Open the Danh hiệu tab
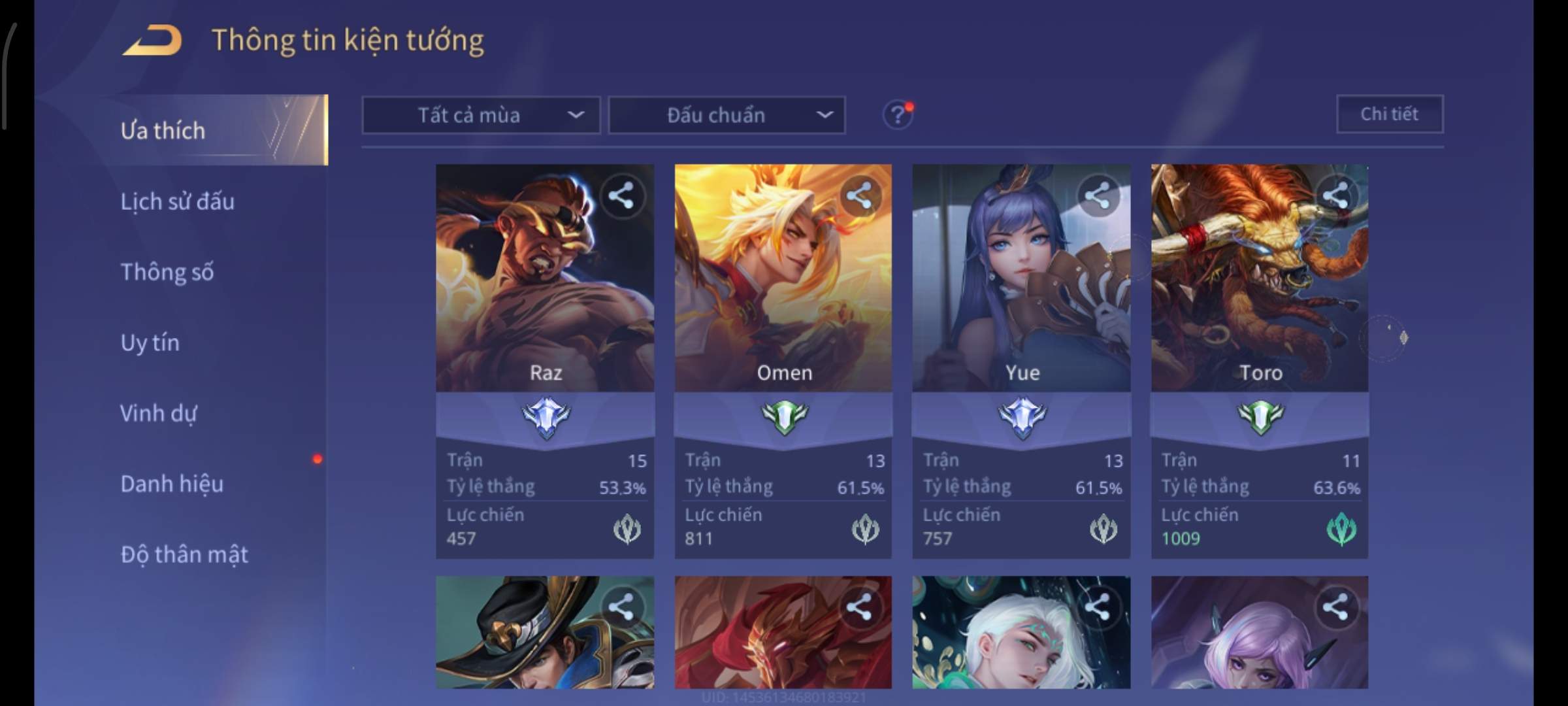This screenshot has height=706, width=1568. pyautogui.click(x=172, y=484)
